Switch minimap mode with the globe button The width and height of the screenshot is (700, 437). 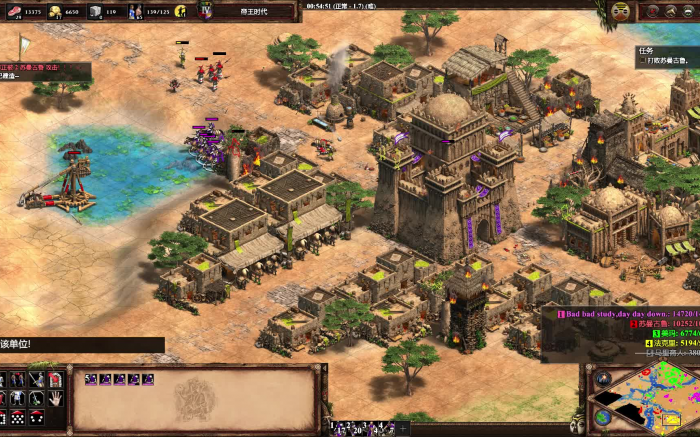(602, 417)
